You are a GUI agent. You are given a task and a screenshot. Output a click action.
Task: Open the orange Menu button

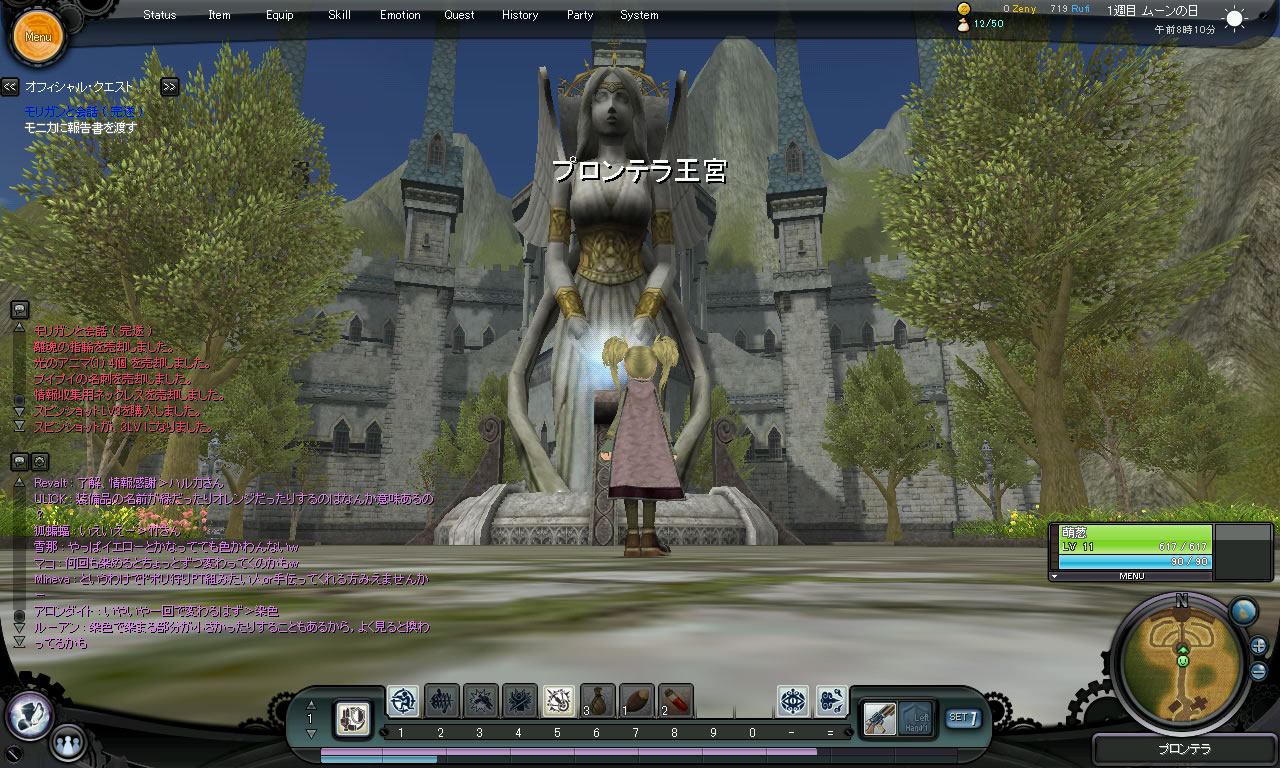click(38, 37)
